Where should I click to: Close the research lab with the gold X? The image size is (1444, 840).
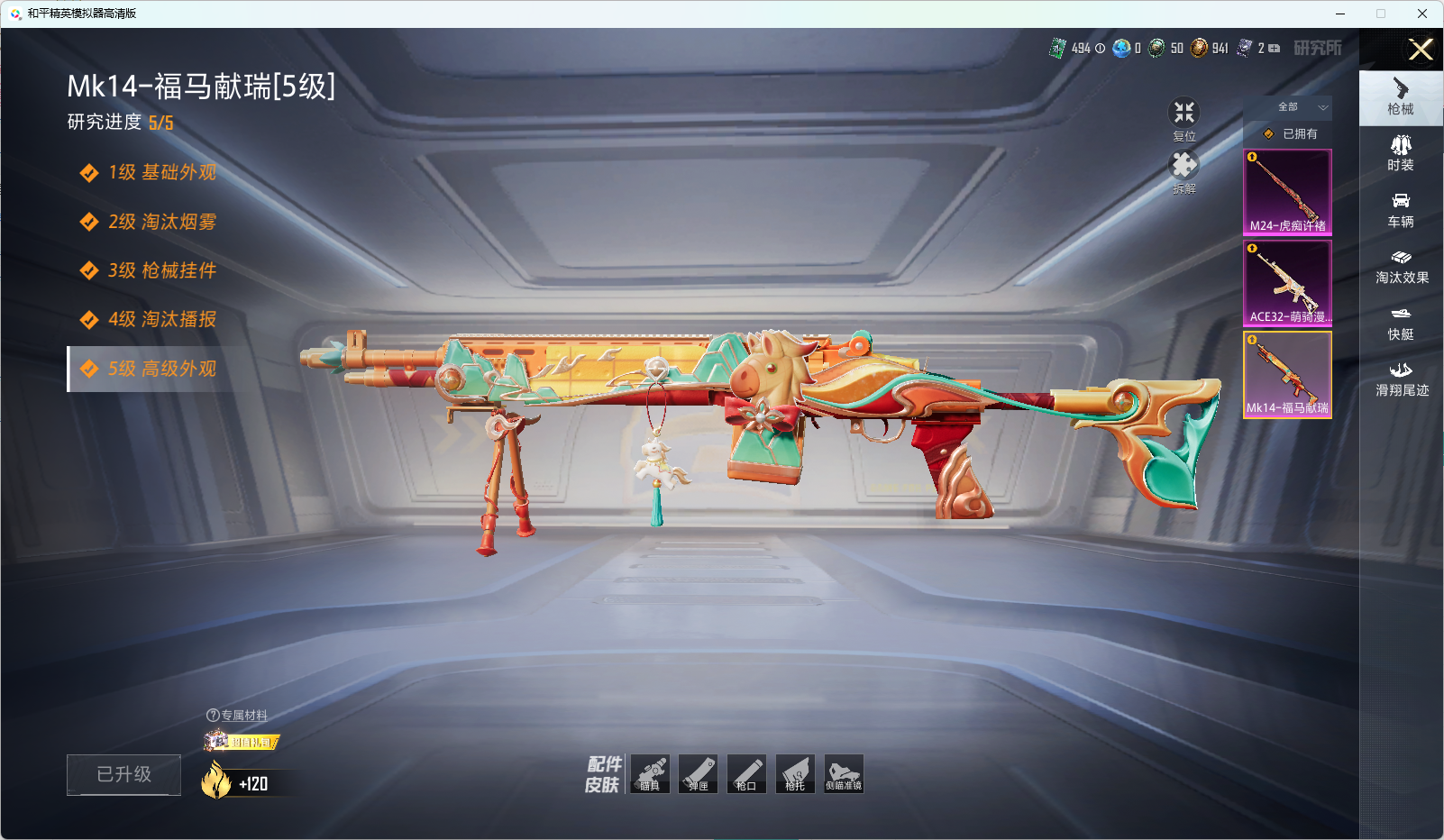pos(1421,50)
